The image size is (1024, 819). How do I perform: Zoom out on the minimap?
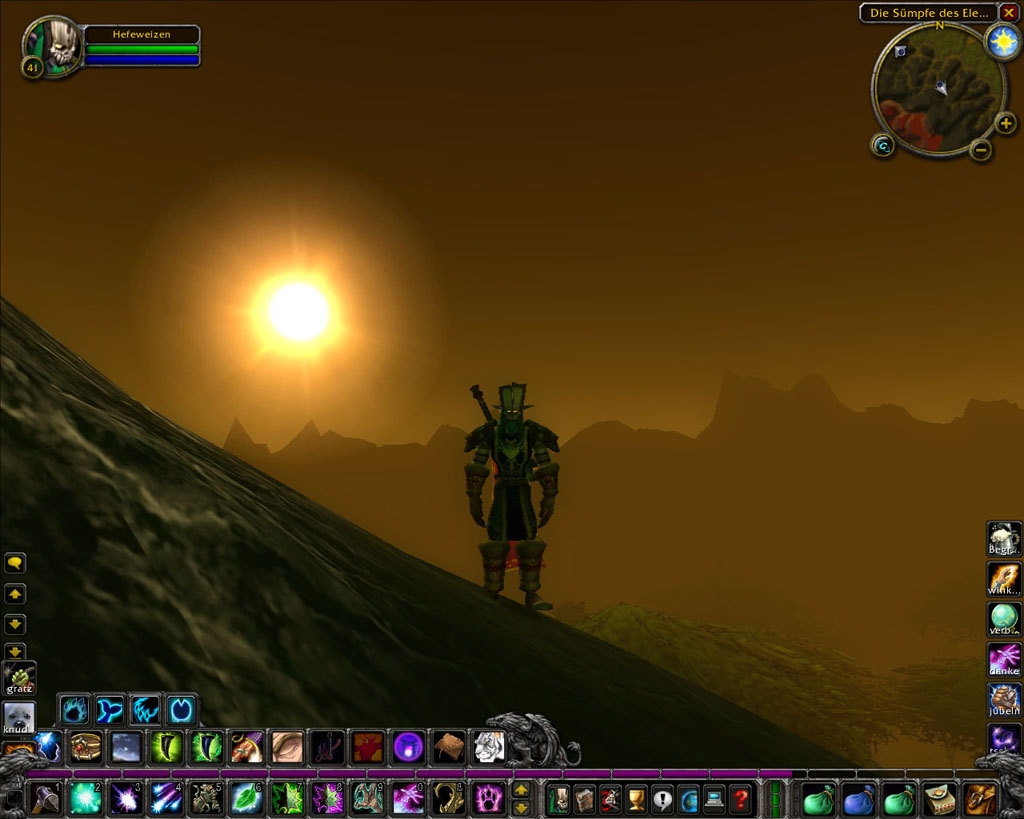(x=981, y=150)
